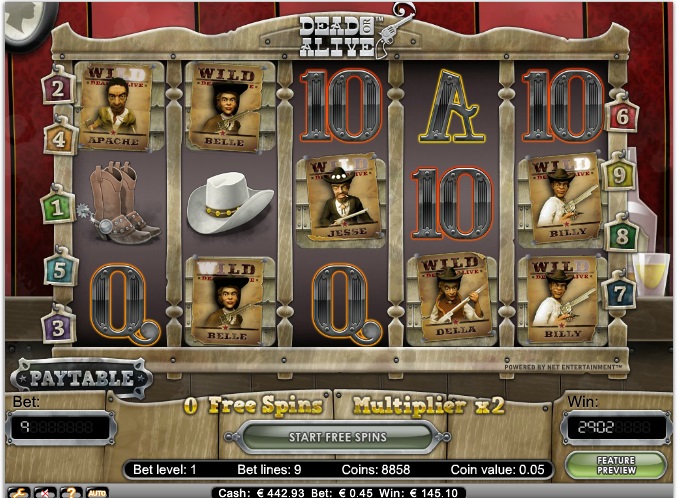Activate the AUTO play button
680x498 pixels.
coord(98,492)
